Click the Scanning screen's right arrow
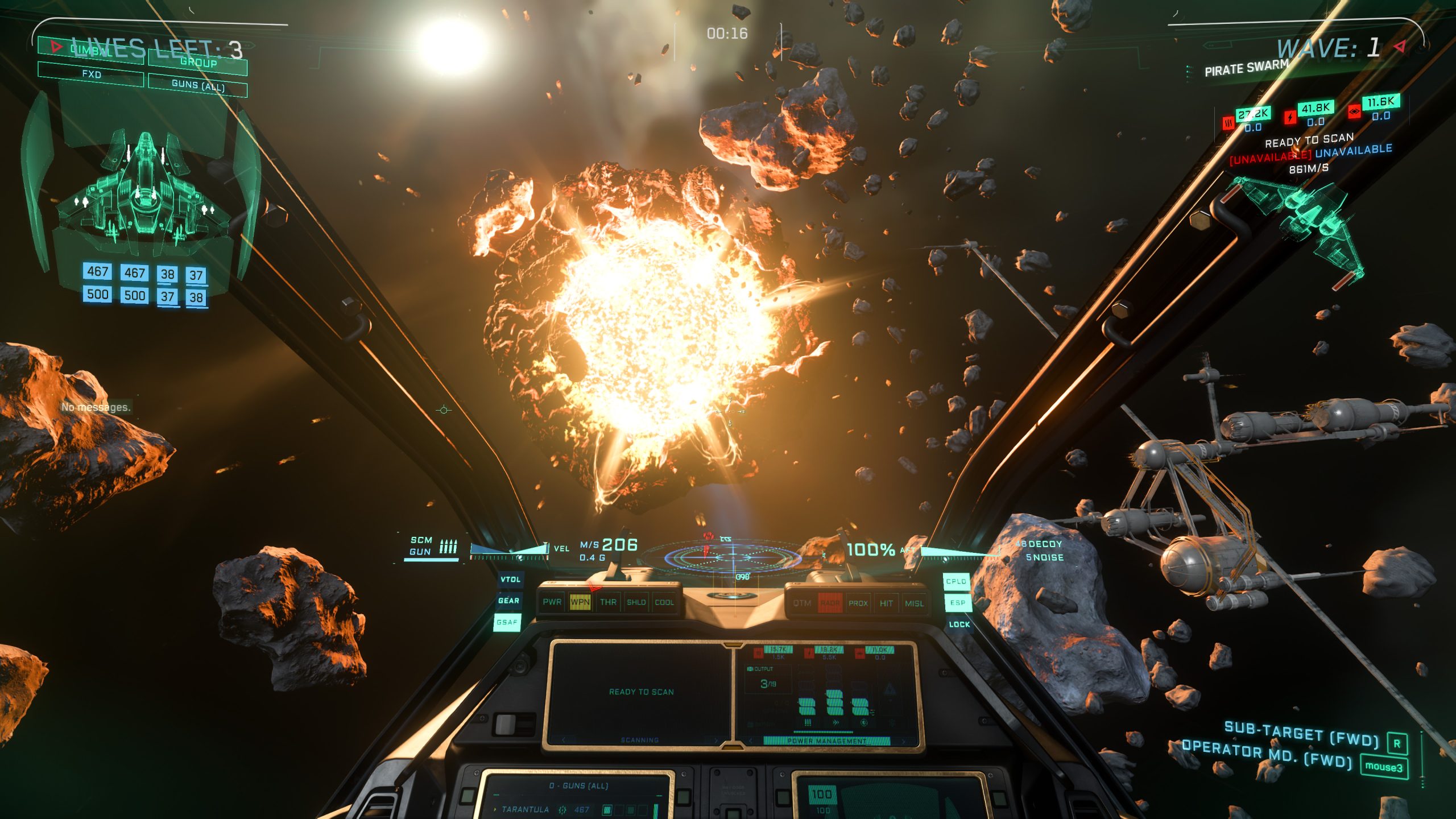 pyautogui.click(x=715, y=740)
